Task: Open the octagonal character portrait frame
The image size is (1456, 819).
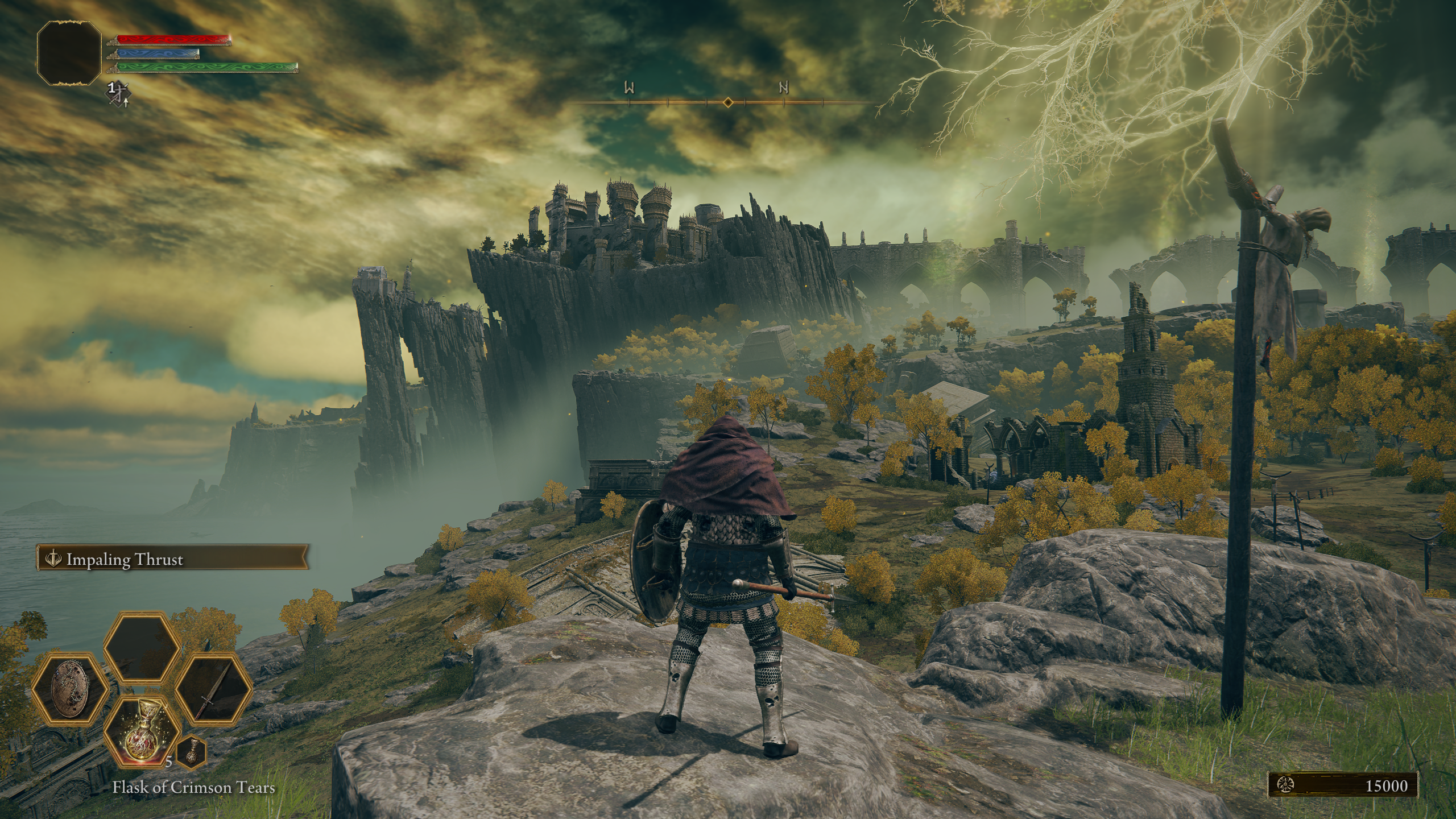Action: point(69,53)
